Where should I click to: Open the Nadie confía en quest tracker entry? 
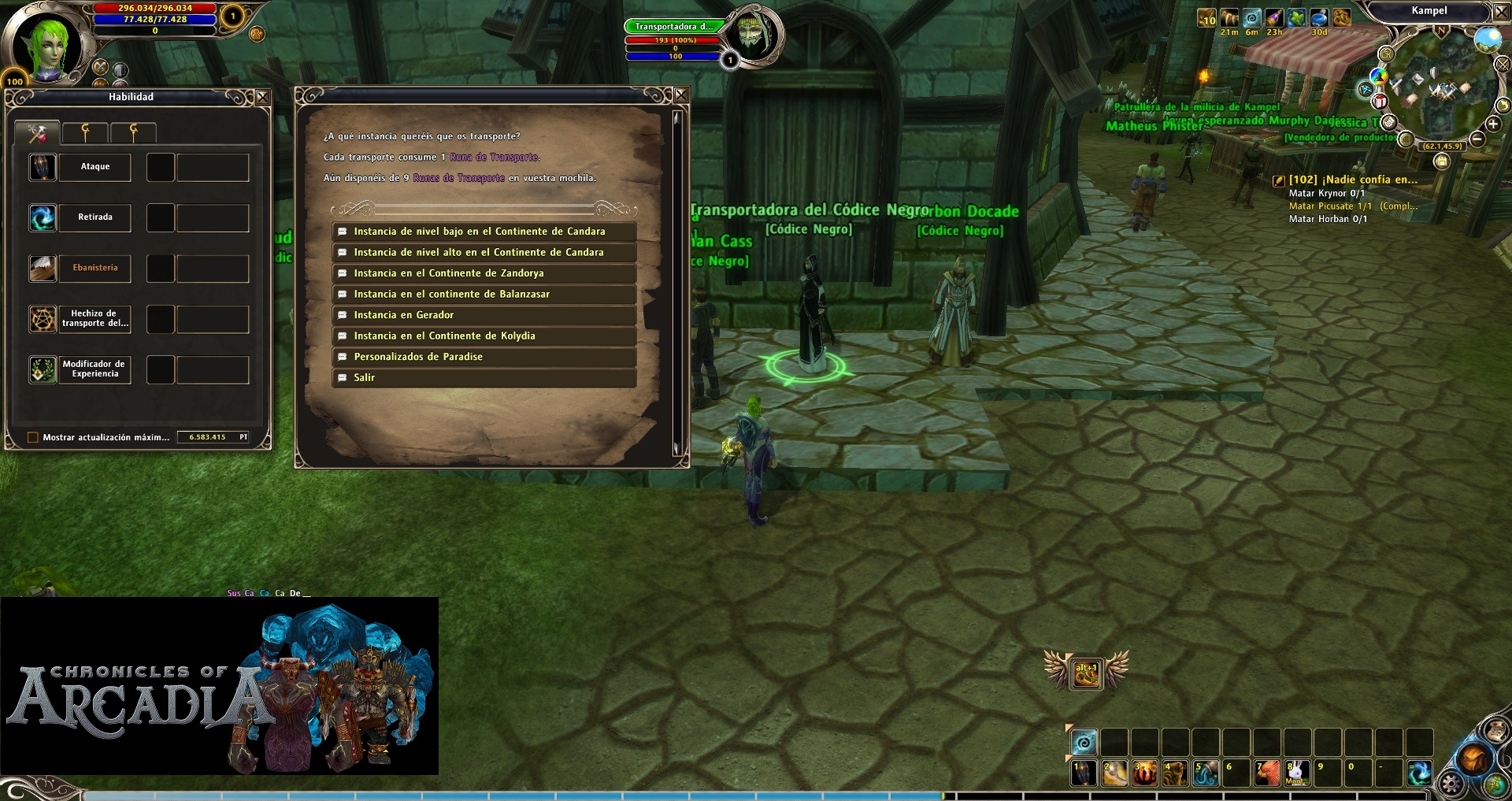tap(1352, 180)
